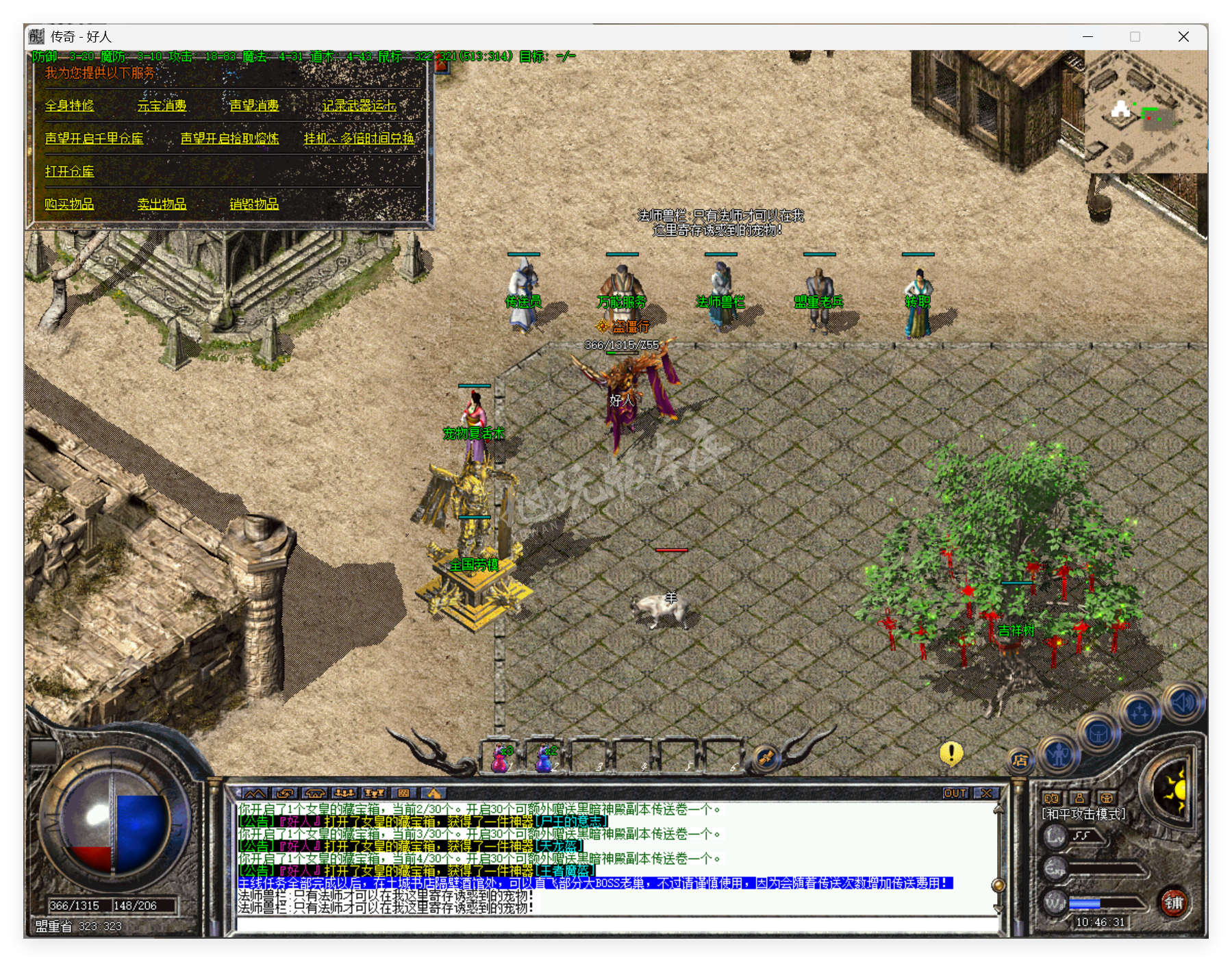Open the yellow exclamation mark notification
The width and height of the screenshot is (1232, 962).
tap(951, 753)
